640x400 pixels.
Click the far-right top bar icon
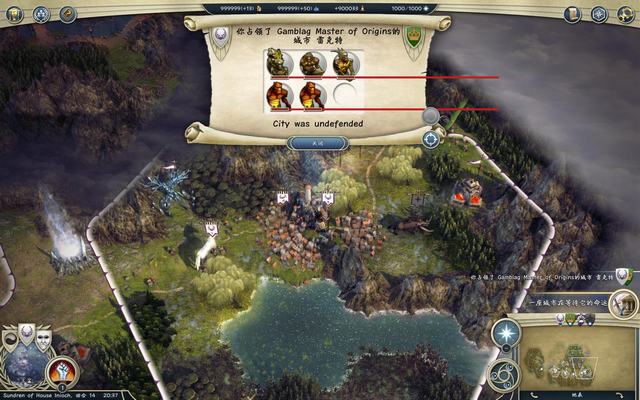(626, 14)
